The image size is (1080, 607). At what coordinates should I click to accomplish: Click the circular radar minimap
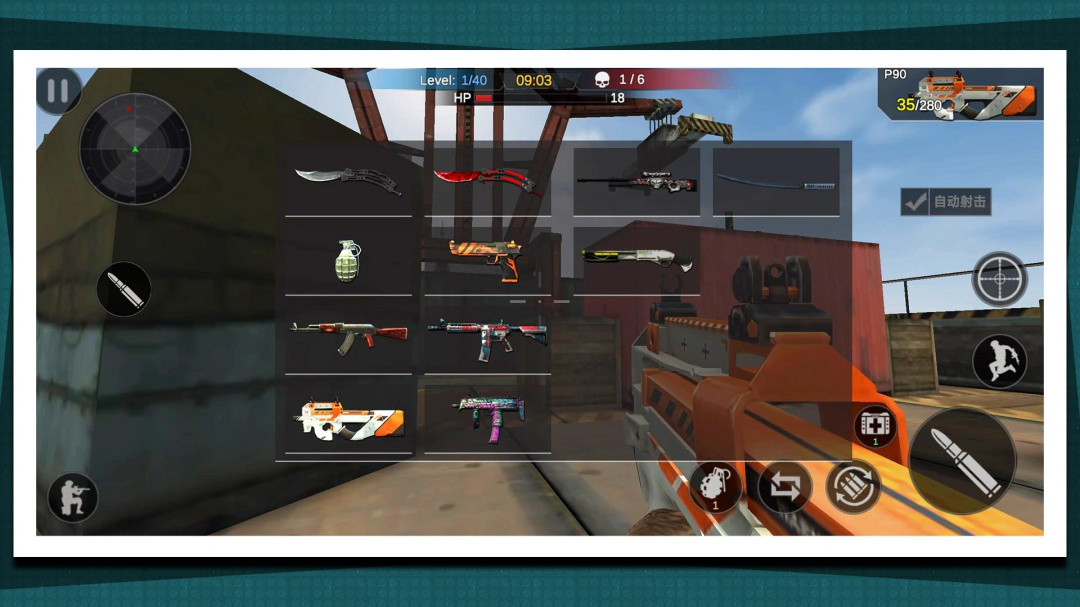[x=135, y=149]
